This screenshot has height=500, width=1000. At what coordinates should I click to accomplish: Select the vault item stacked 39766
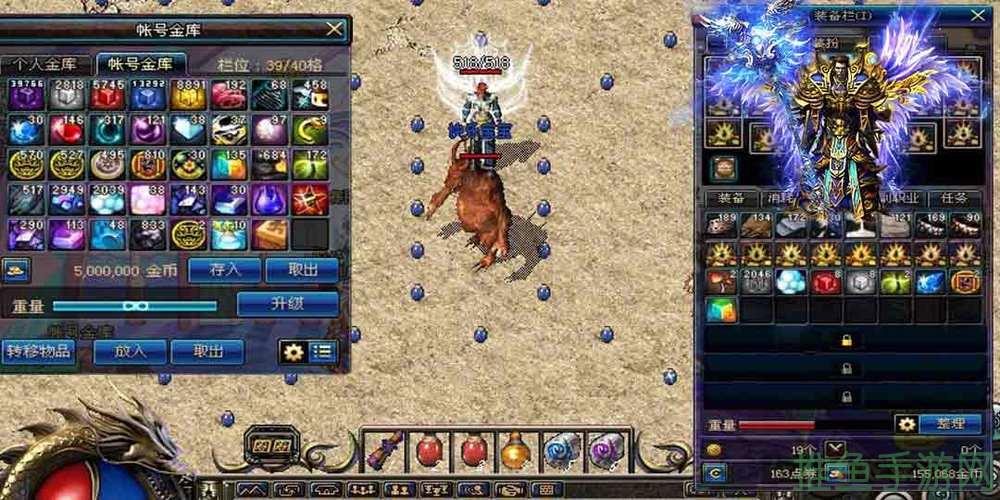[x=26, y=96]
